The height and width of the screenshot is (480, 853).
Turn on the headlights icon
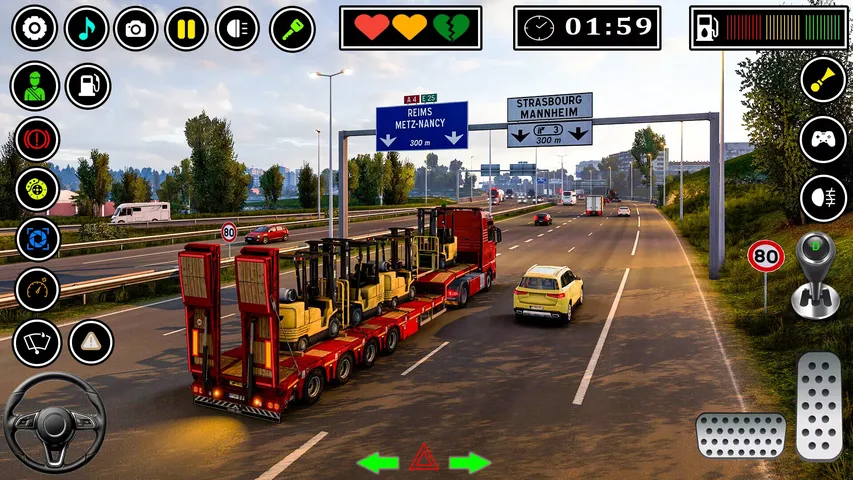[x=237, y=28]
